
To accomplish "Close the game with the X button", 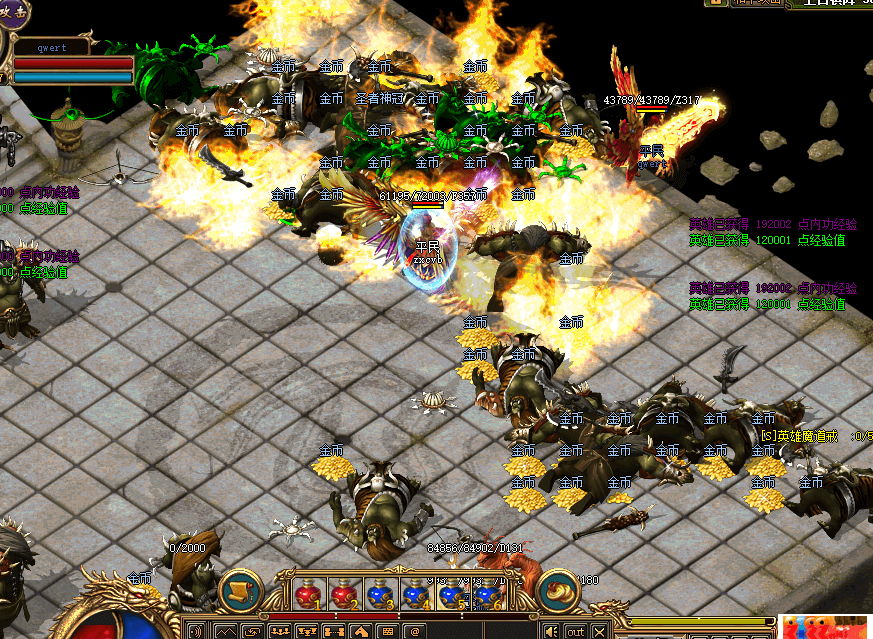I will pyautogui.click(x=601, y=631).
